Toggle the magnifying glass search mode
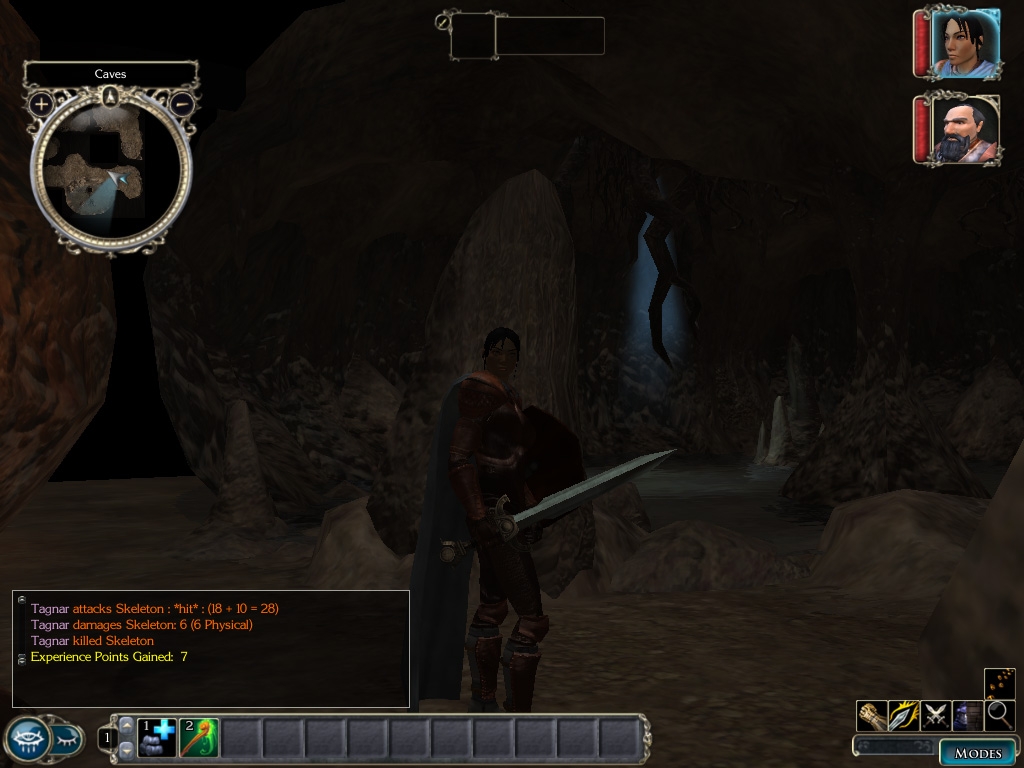 click(x=999, y=715)
